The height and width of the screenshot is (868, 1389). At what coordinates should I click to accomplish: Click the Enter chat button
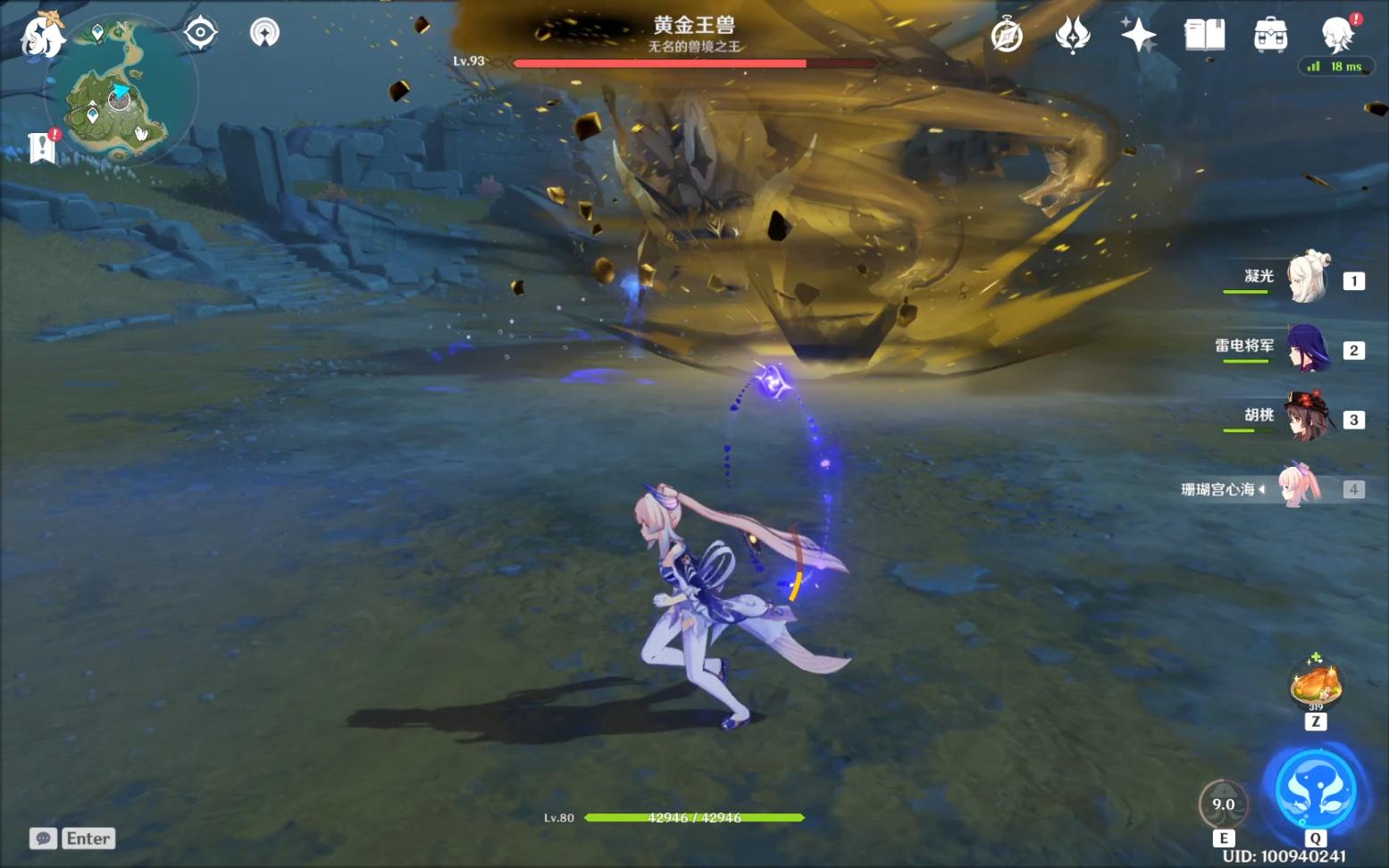[x=87, y=838]
